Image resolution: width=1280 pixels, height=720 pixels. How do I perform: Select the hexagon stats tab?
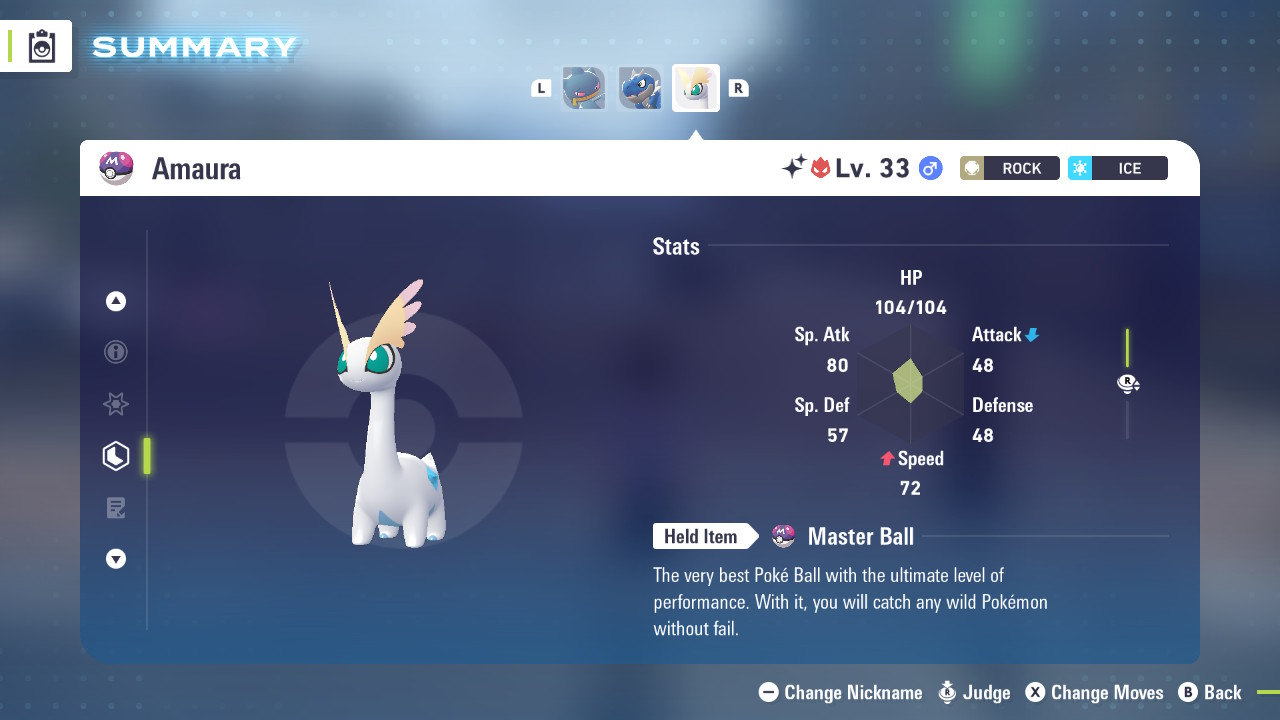[x=116, y=456]
